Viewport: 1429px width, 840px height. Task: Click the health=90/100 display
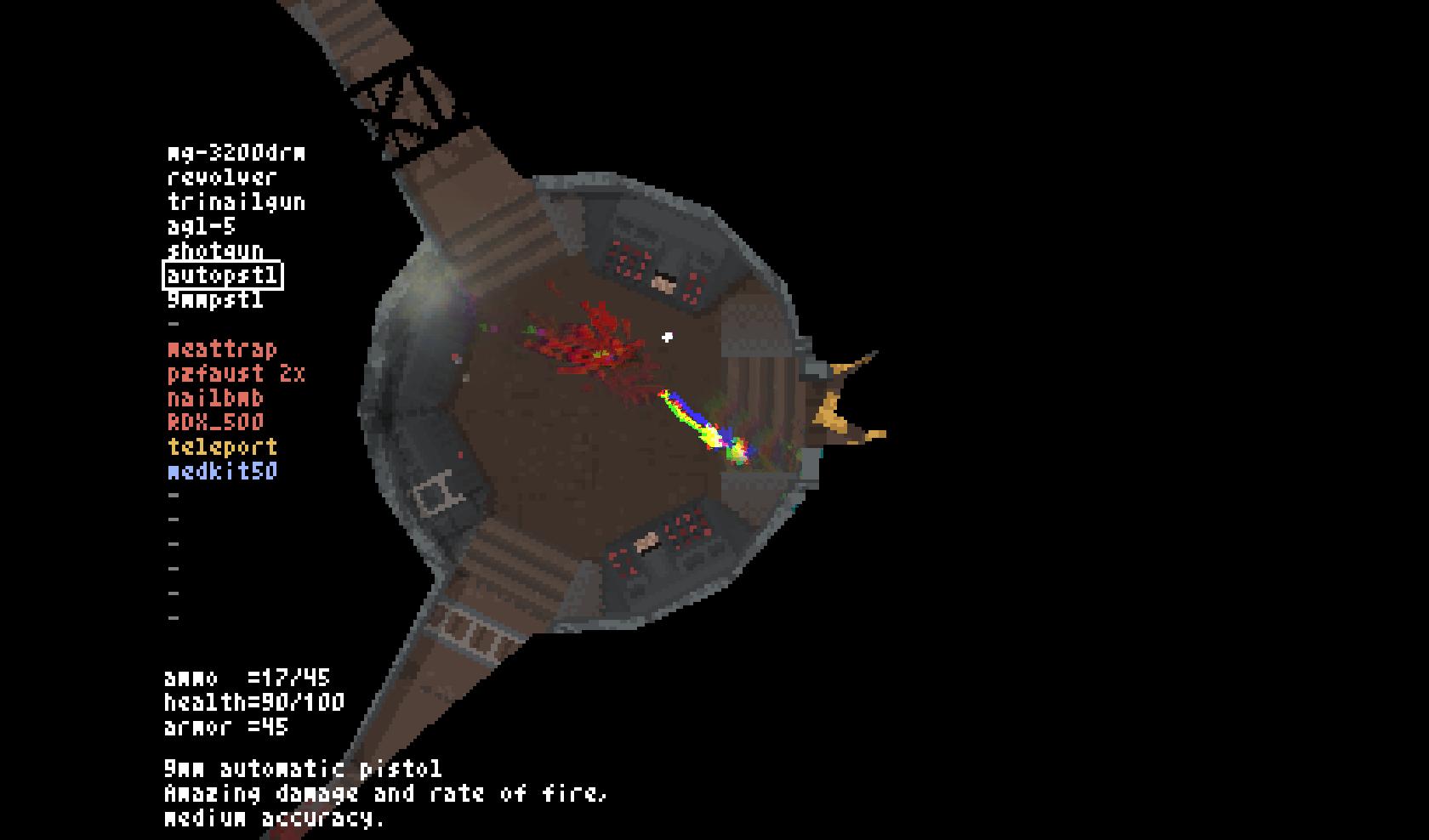[253, 703]
